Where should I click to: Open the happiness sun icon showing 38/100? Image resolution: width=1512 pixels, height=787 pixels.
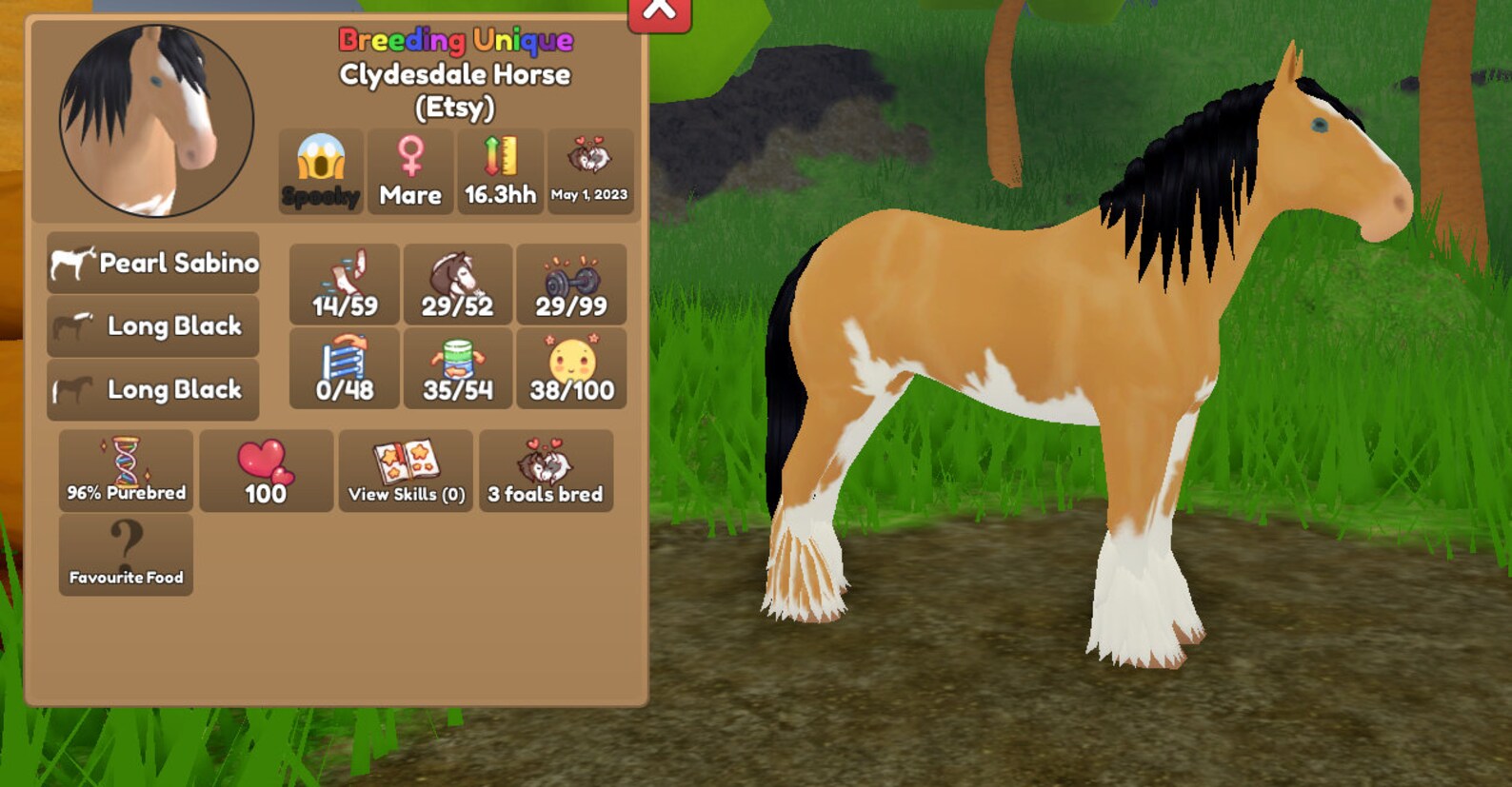click(x=571, y=368)
